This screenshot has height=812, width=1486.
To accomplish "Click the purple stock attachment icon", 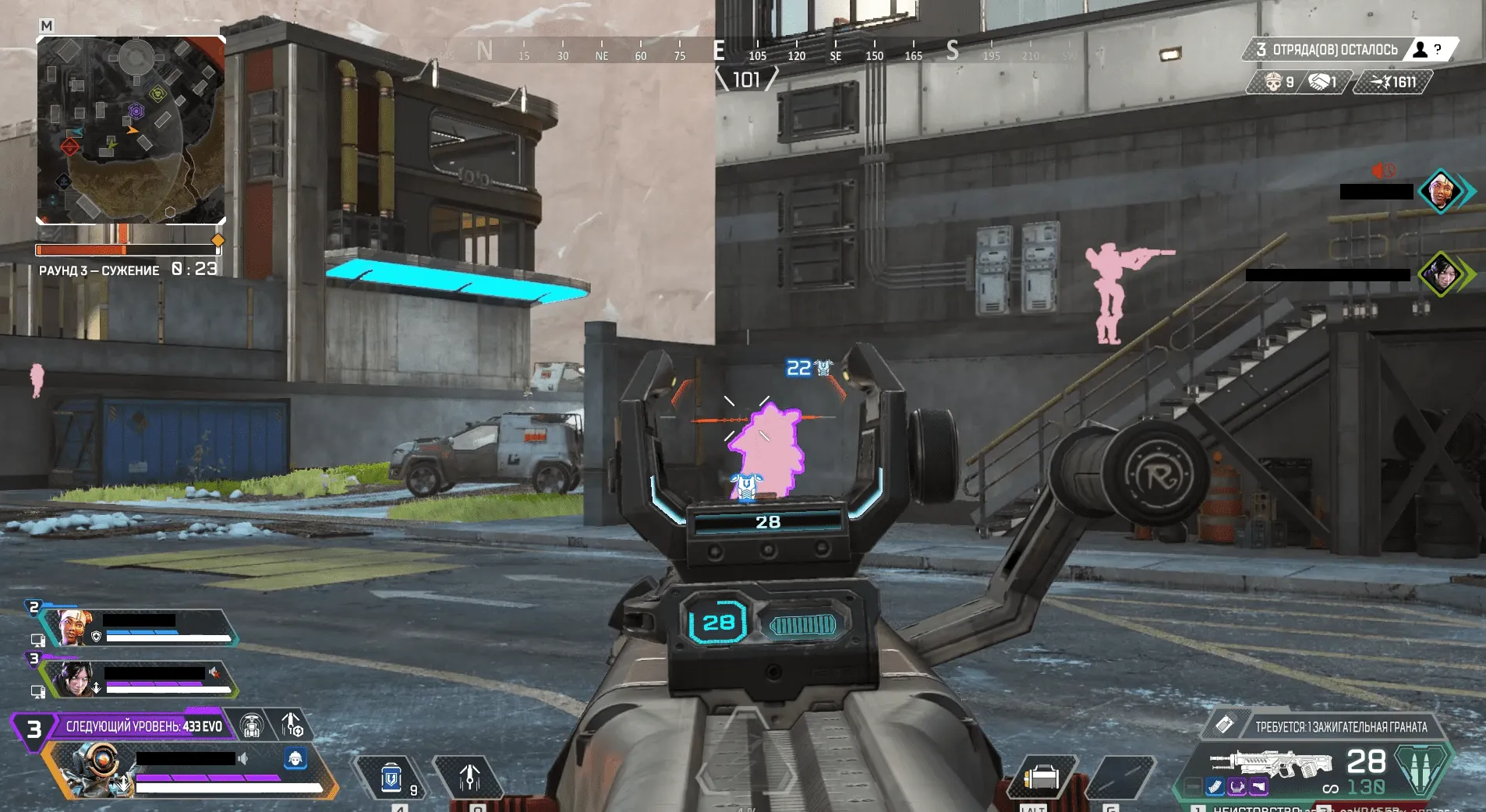I will (x=1258, y=787).
